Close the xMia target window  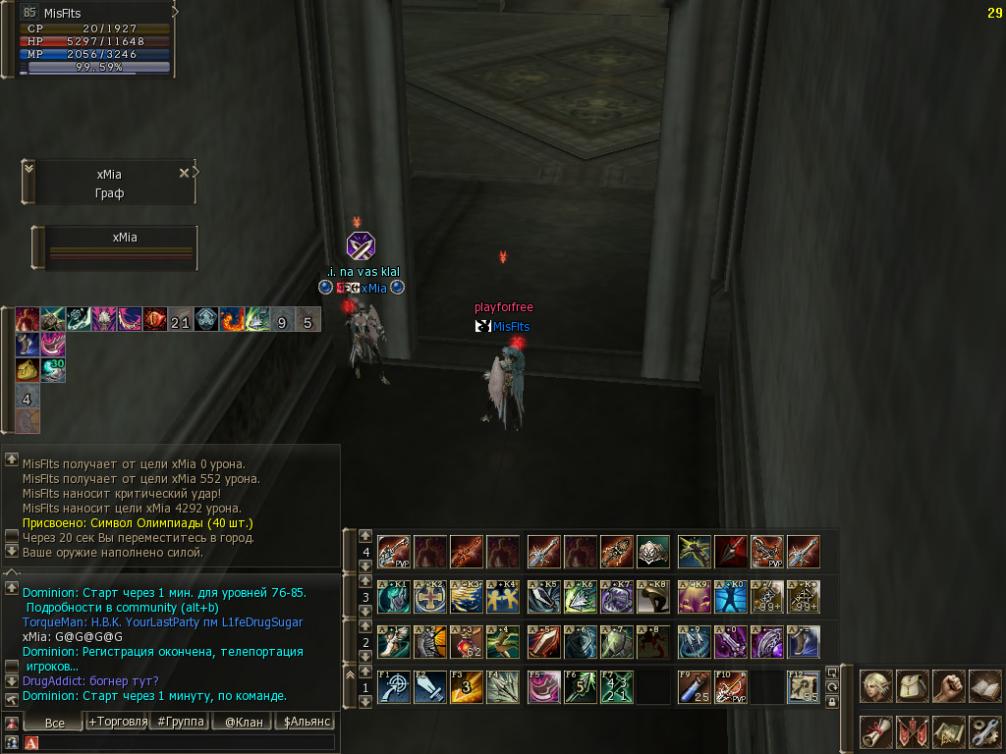[183, 173]
